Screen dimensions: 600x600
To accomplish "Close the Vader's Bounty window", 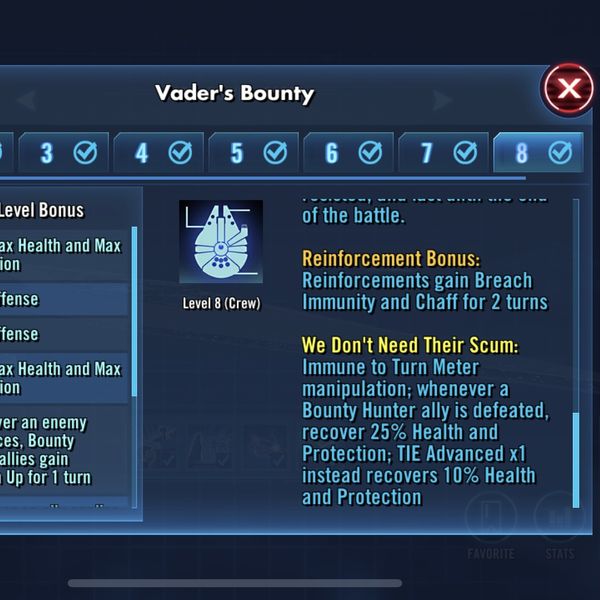I will click(x=568, y=89).
